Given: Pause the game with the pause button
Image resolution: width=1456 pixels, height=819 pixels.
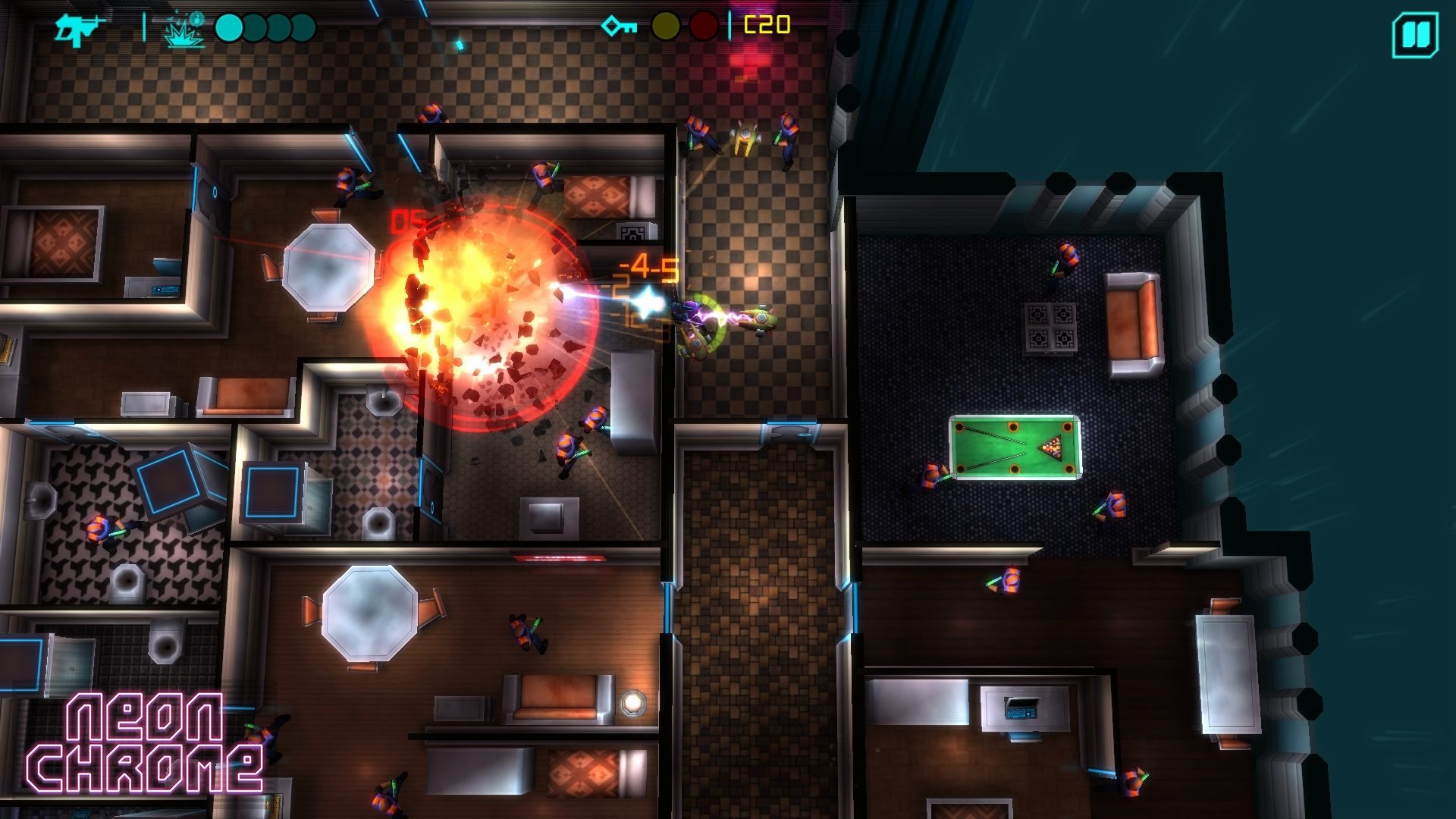Looking at the screenshot, I should click(1414, 36).
